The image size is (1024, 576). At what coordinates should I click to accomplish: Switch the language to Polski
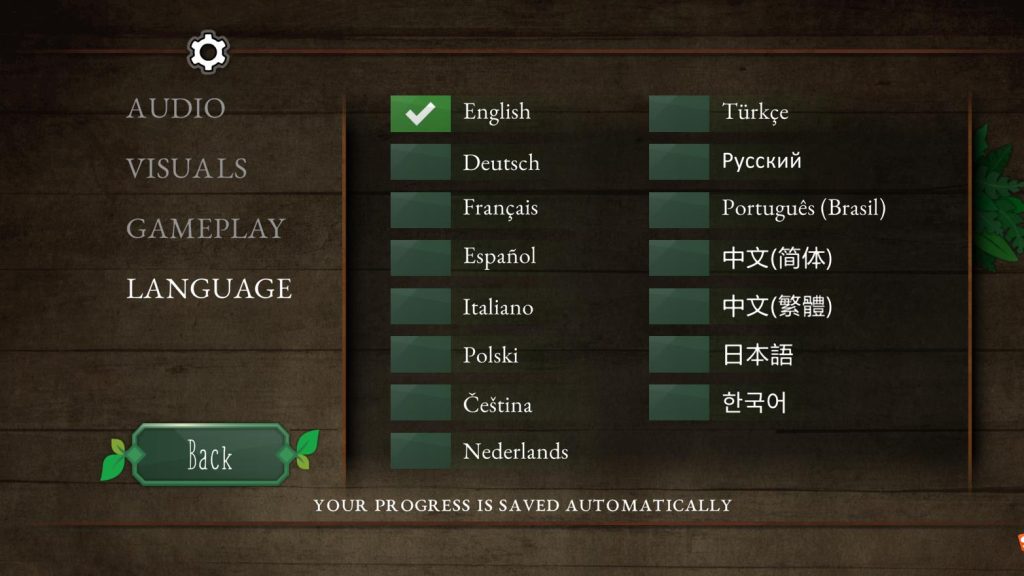point(420,355)
